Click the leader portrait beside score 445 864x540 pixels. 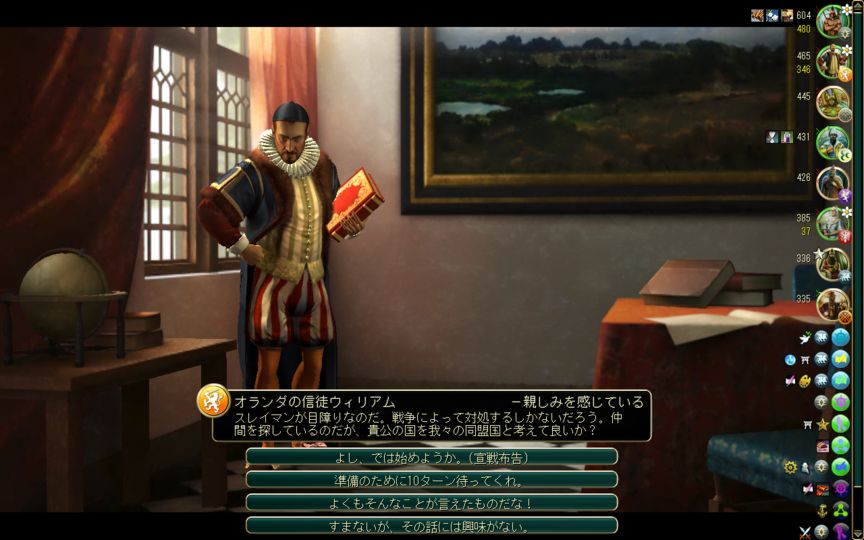[x=831, y=101]
